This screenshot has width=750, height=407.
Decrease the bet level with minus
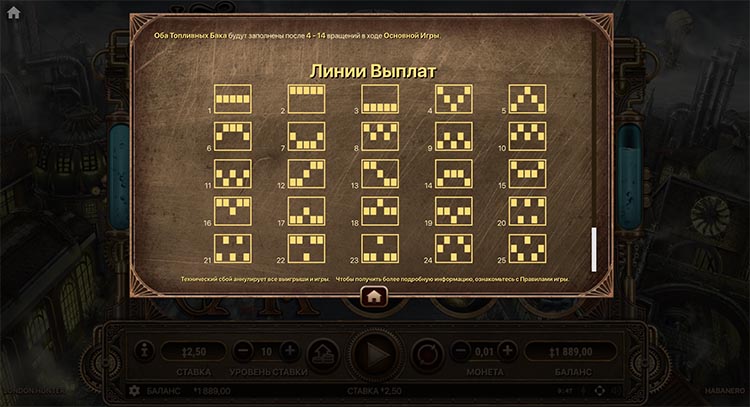tap(243, 351)
